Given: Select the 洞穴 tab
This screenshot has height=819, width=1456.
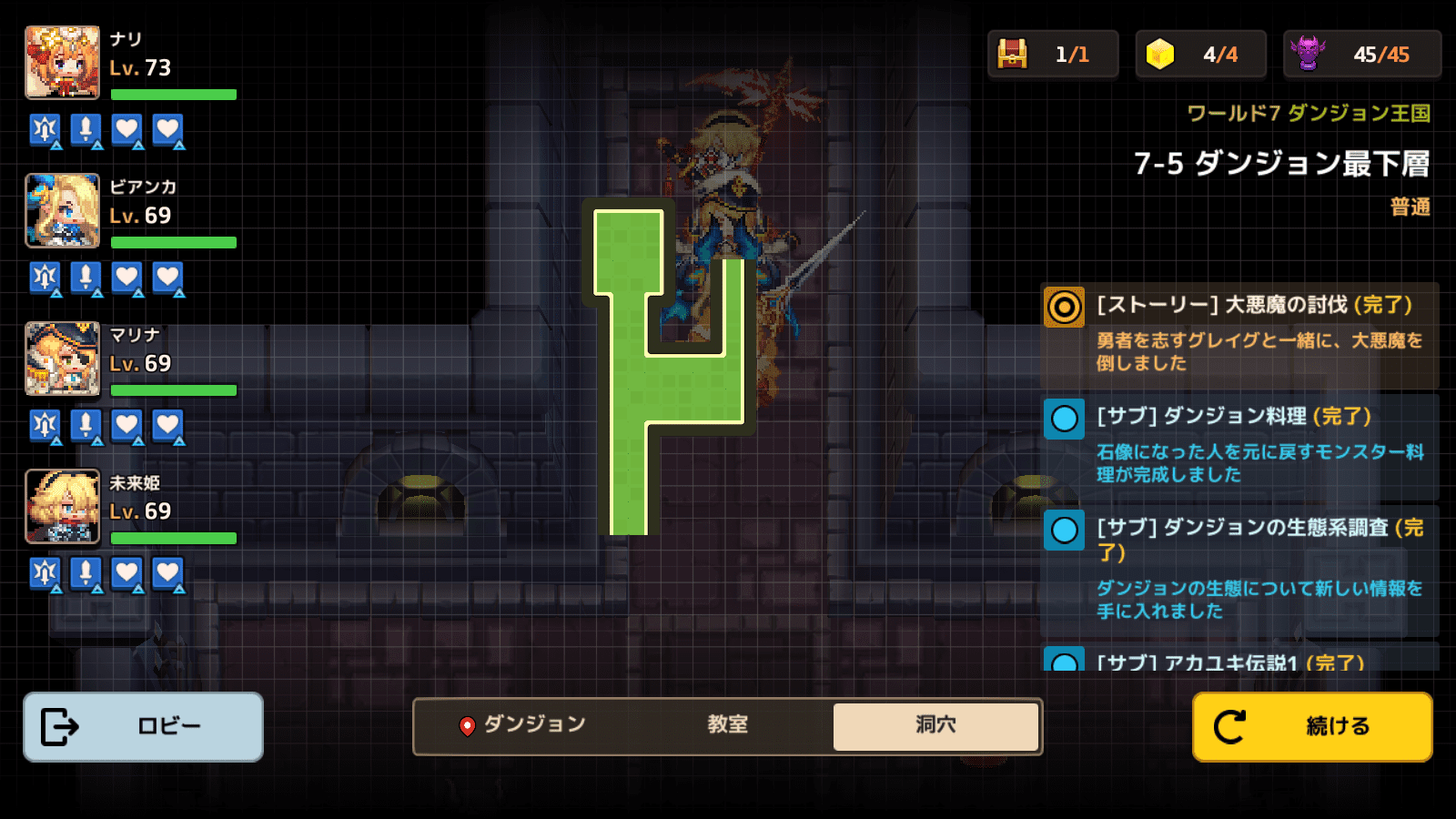Looking at the screenshot, I should click(x=936, y=725).
